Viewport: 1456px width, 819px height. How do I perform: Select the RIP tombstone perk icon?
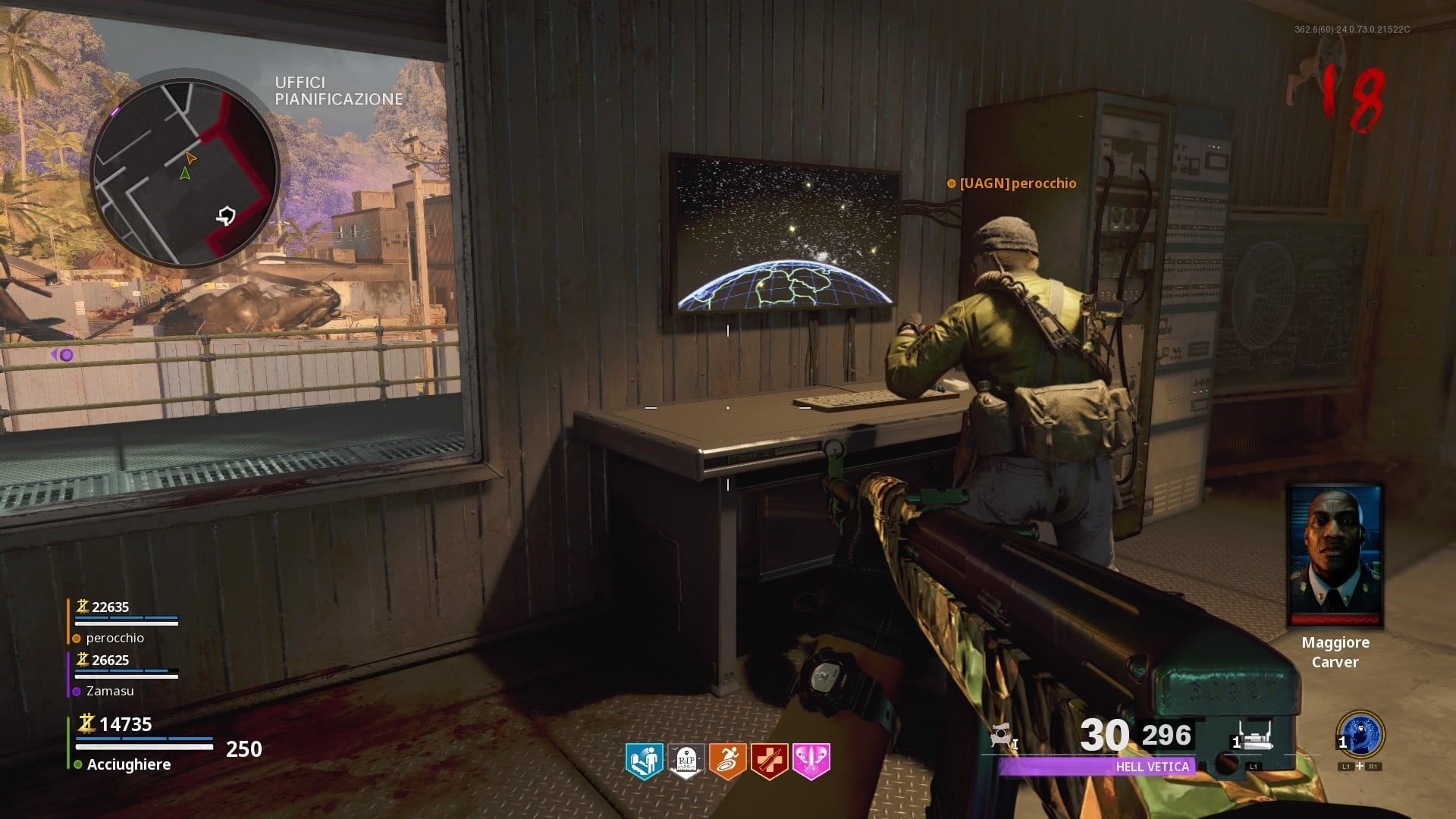686,761
